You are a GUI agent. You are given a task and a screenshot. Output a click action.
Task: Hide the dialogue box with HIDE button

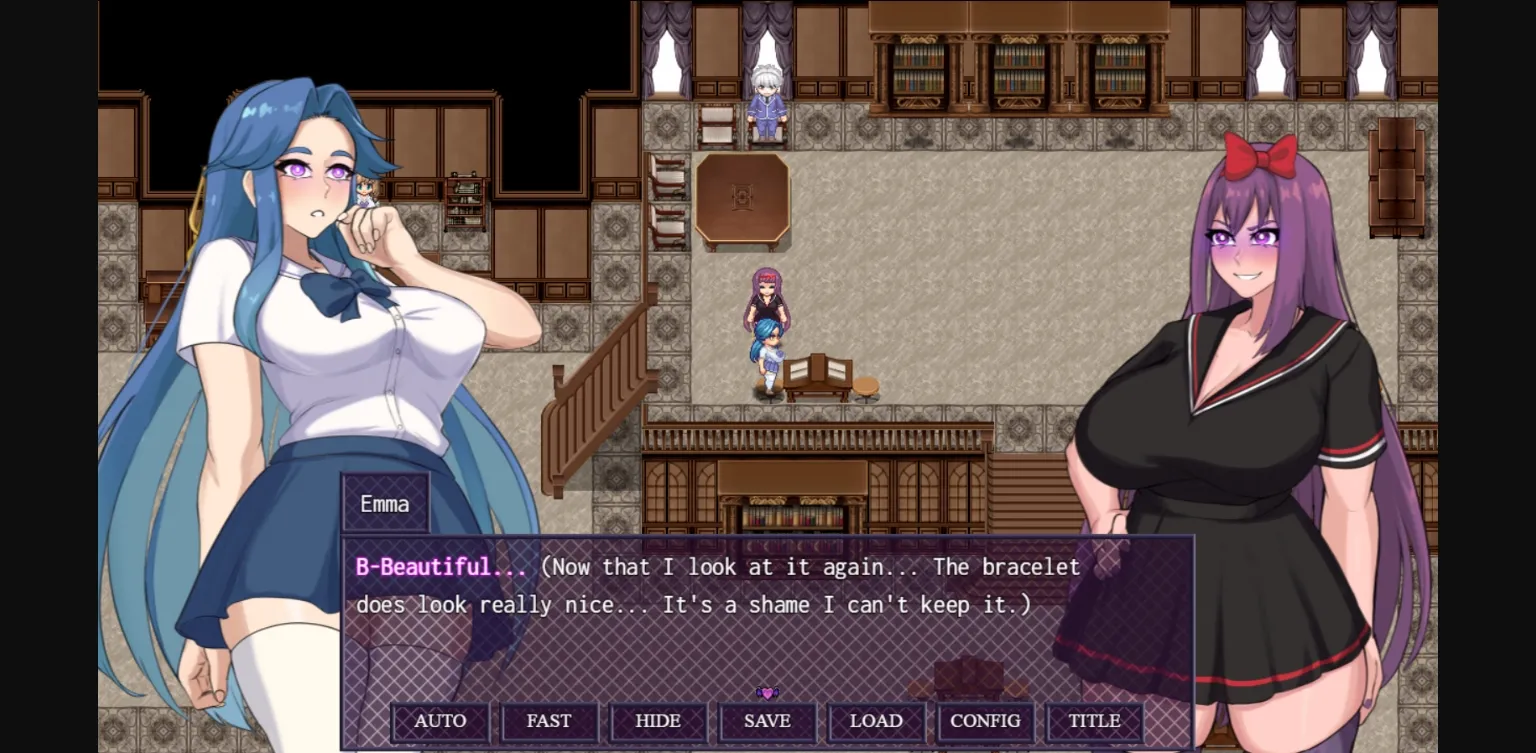point(658,721)
